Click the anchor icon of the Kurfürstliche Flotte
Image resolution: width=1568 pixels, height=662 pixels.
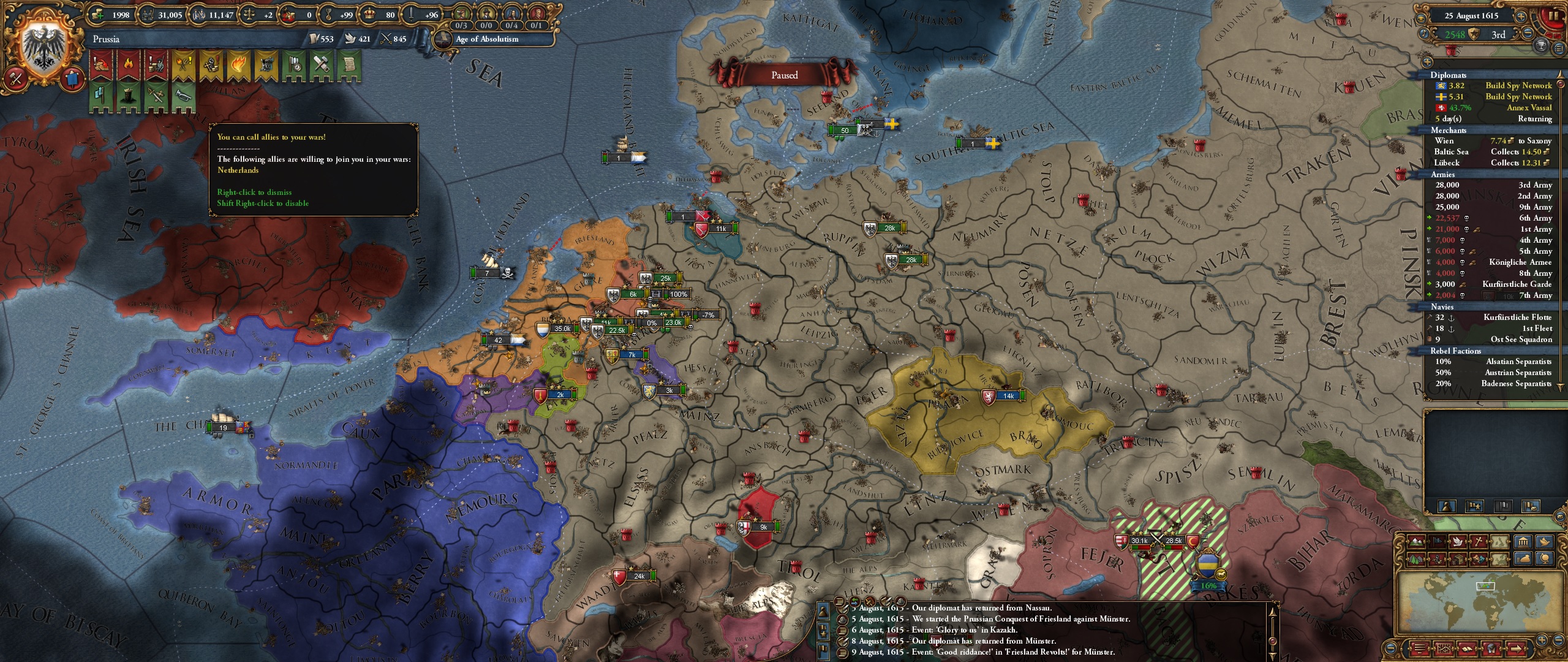coord(1452,317)
